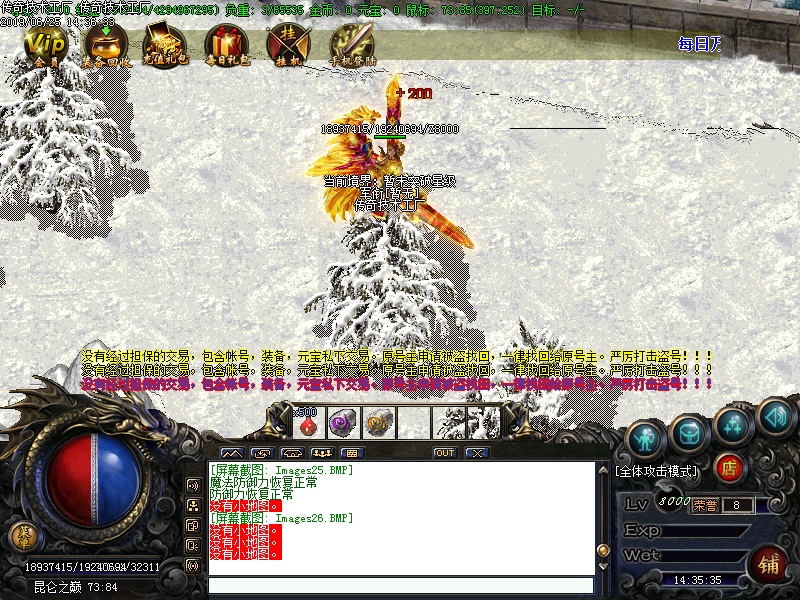Activate the auto-battle flags icon
Image resolution: width=800 pixels, height=600 pixels.
click(x=288, y=45)
